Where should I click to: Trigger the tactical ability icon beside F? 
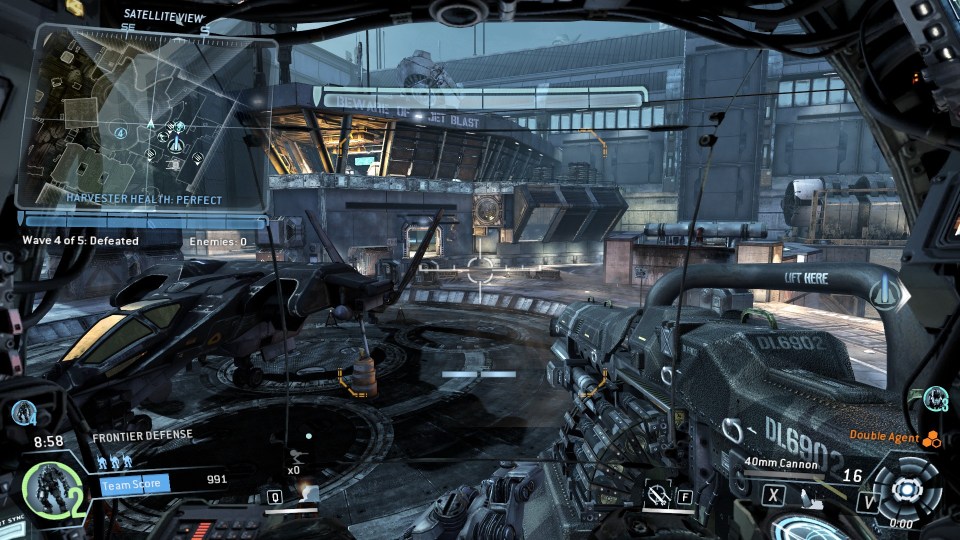[658, 493]
